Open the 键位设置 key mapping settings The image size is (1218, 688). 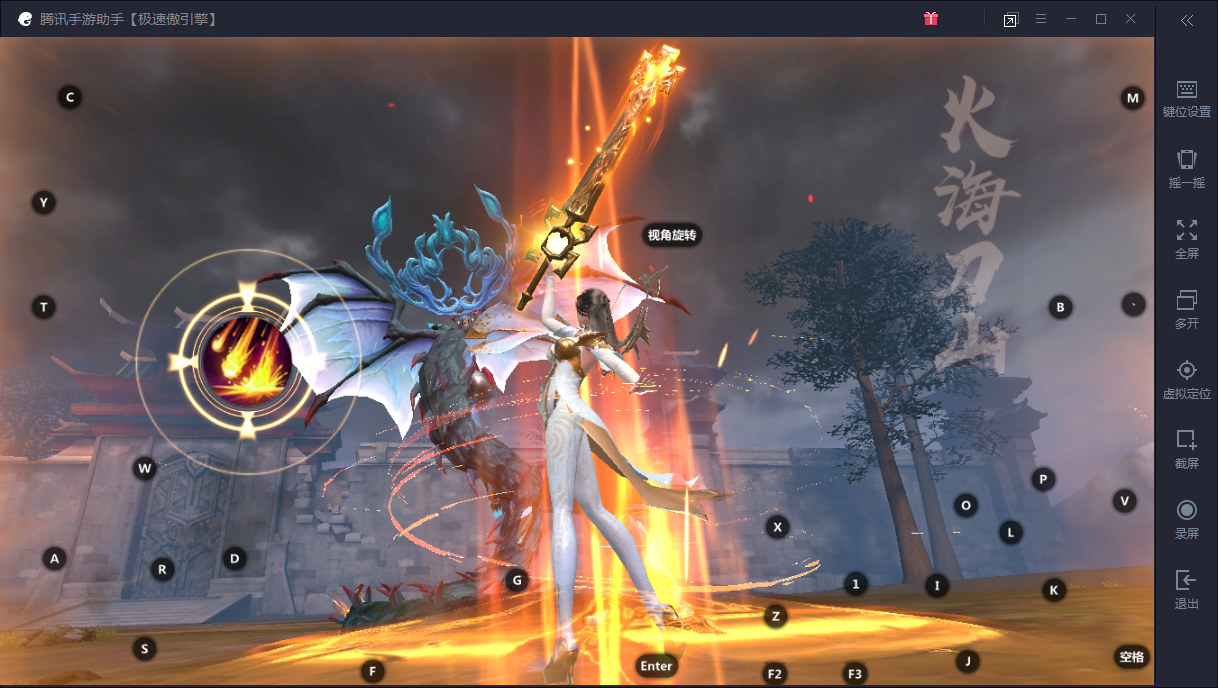1186,99
